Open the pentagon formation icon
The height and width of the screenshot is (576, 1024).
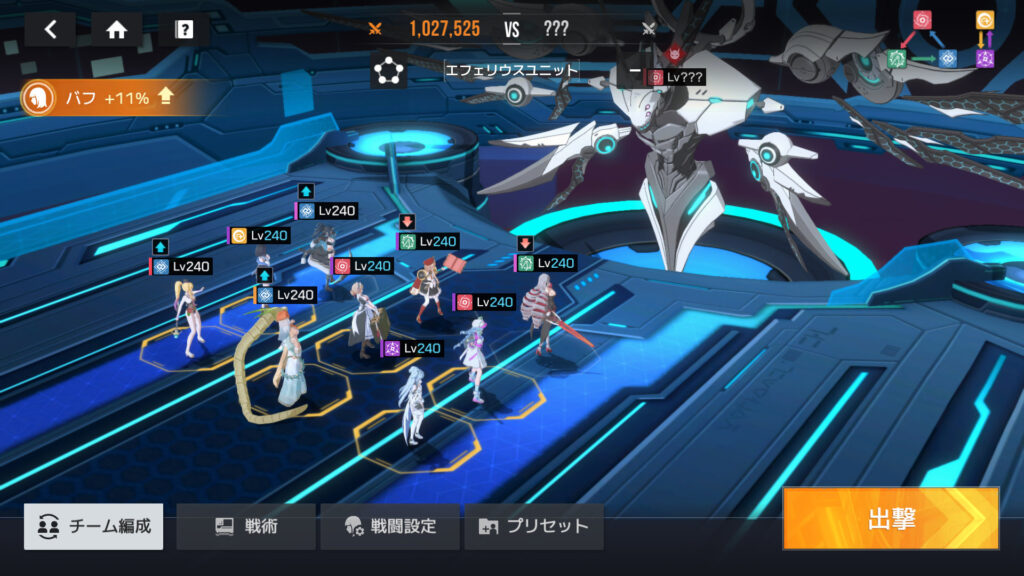(388, 71)
